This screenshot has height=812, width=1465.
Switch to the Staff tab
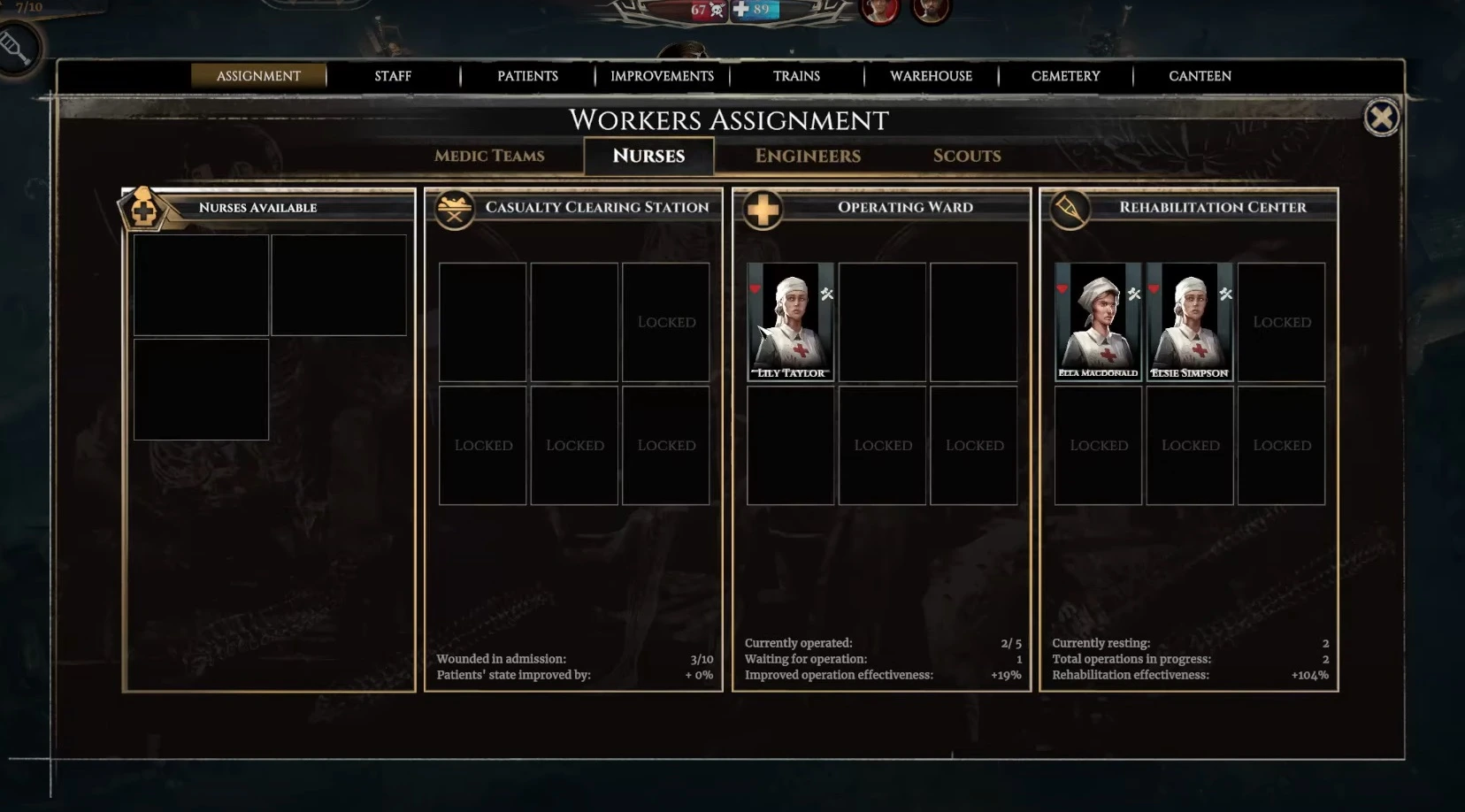pos(392,76)
